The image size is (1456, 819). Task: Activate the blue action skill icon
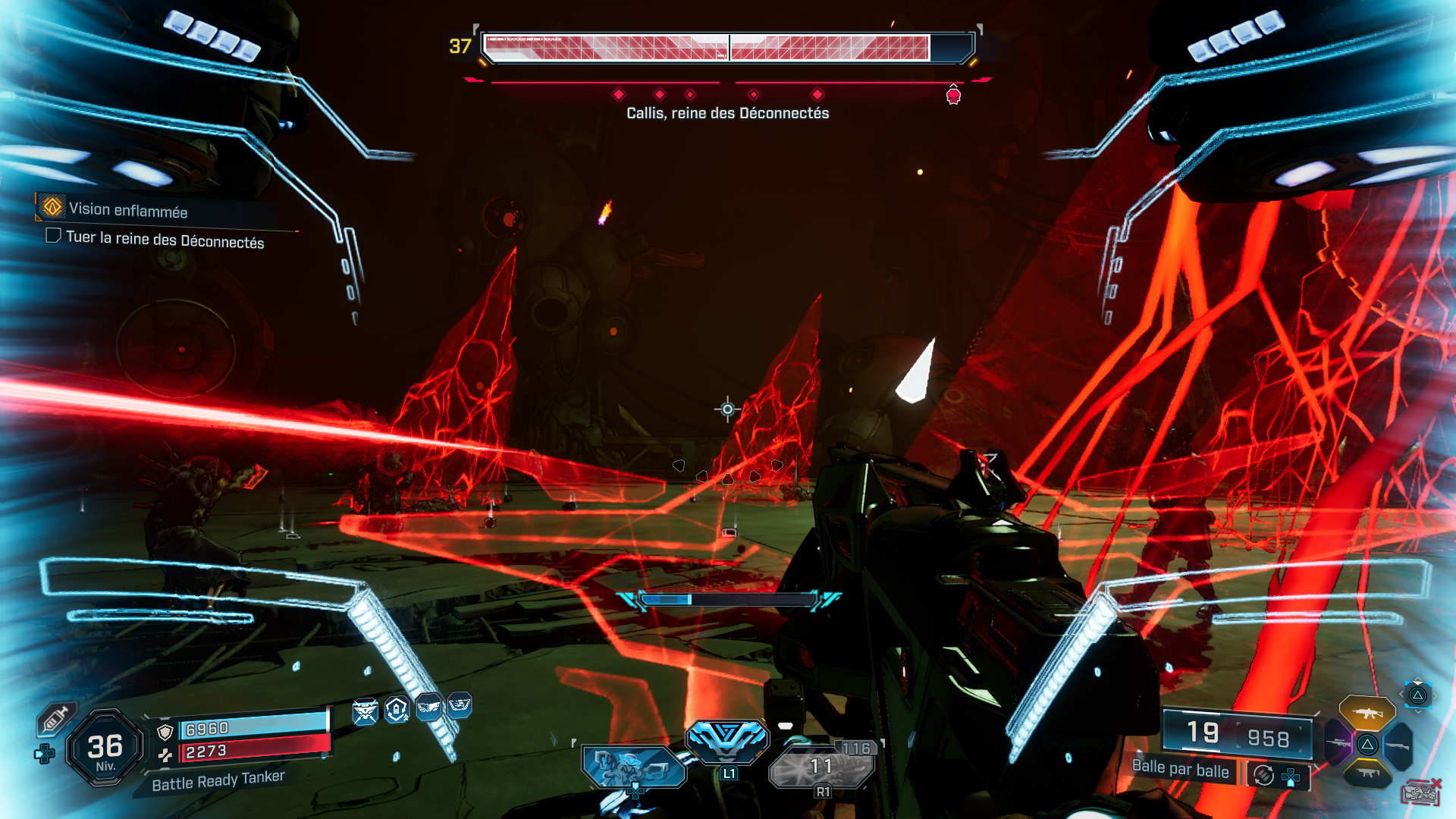(x=727, y=738)
